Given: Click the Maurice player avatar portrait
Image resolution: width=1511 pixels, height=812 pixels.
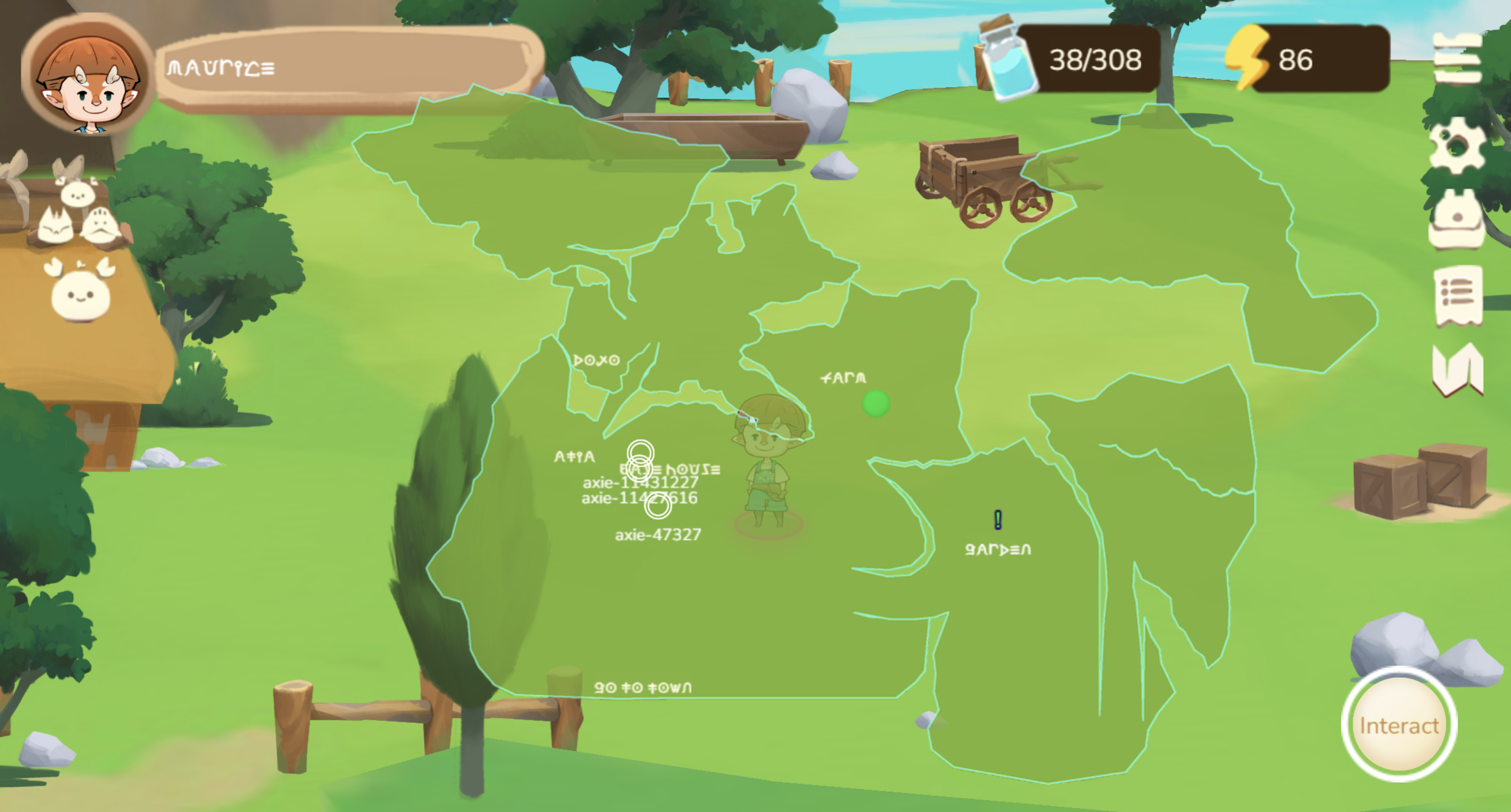Looking at the screenshot, I should pos(84,79).
